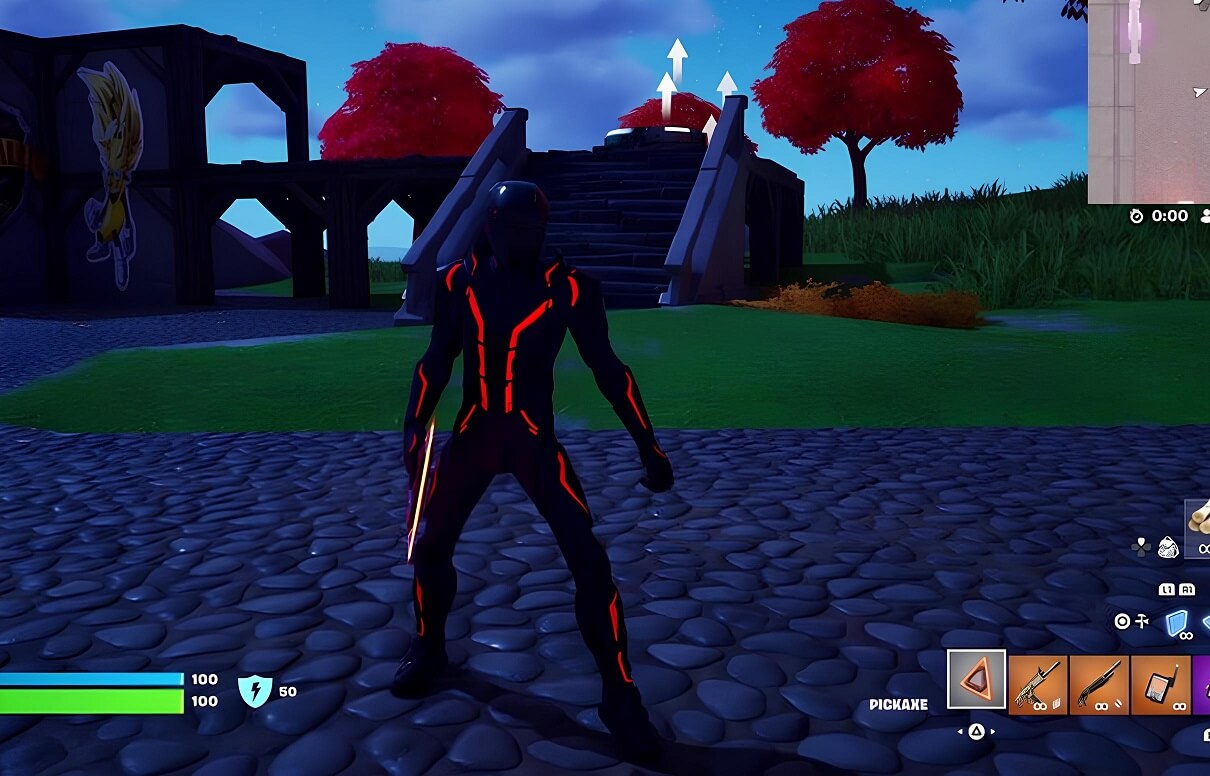The height and width of the screenshot is (776, 1210).
Task: Select the orange handheld device slot
Action: point(1160,685)
